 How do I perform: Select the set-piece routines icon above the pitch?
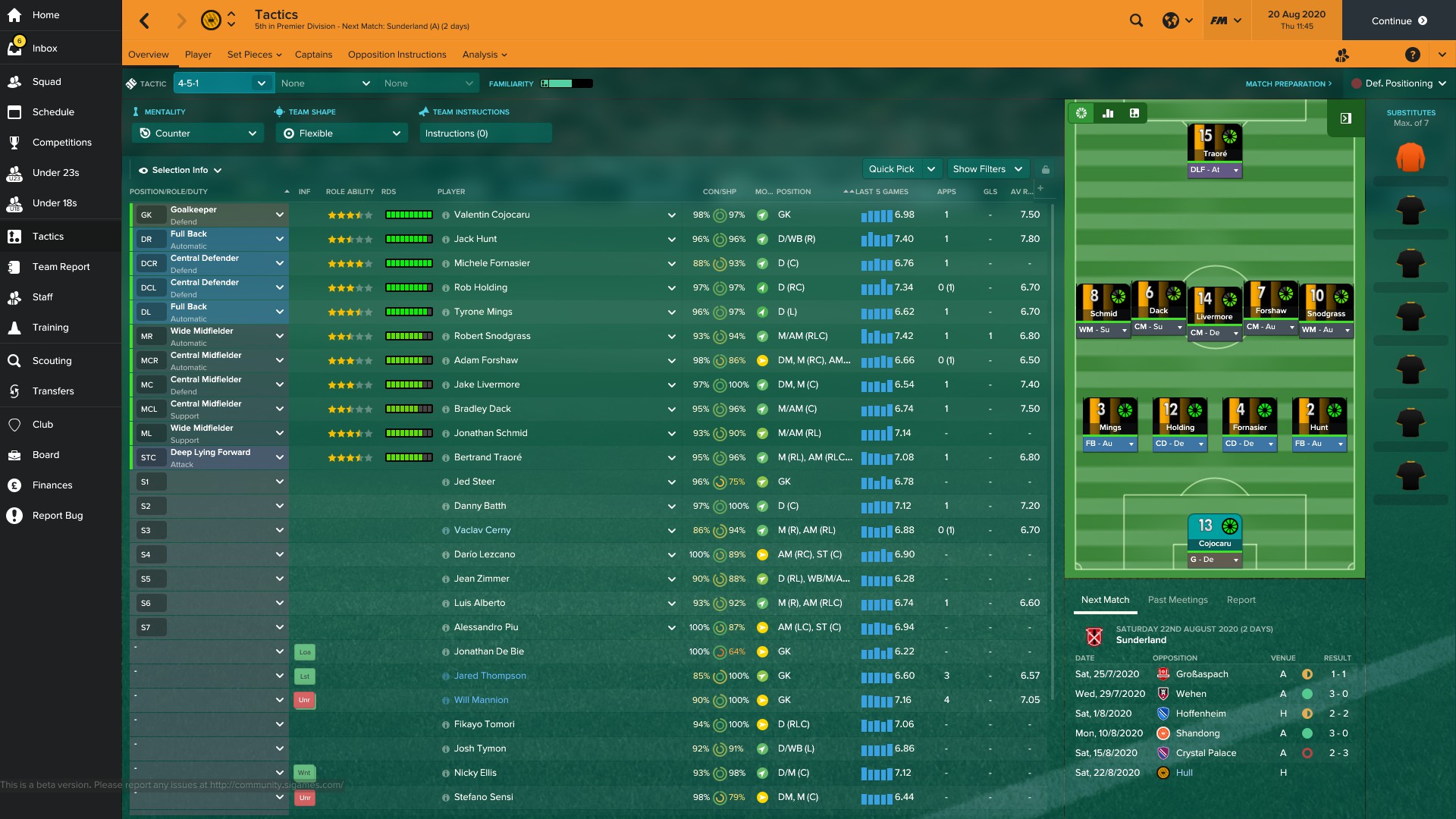(1134, 113)
